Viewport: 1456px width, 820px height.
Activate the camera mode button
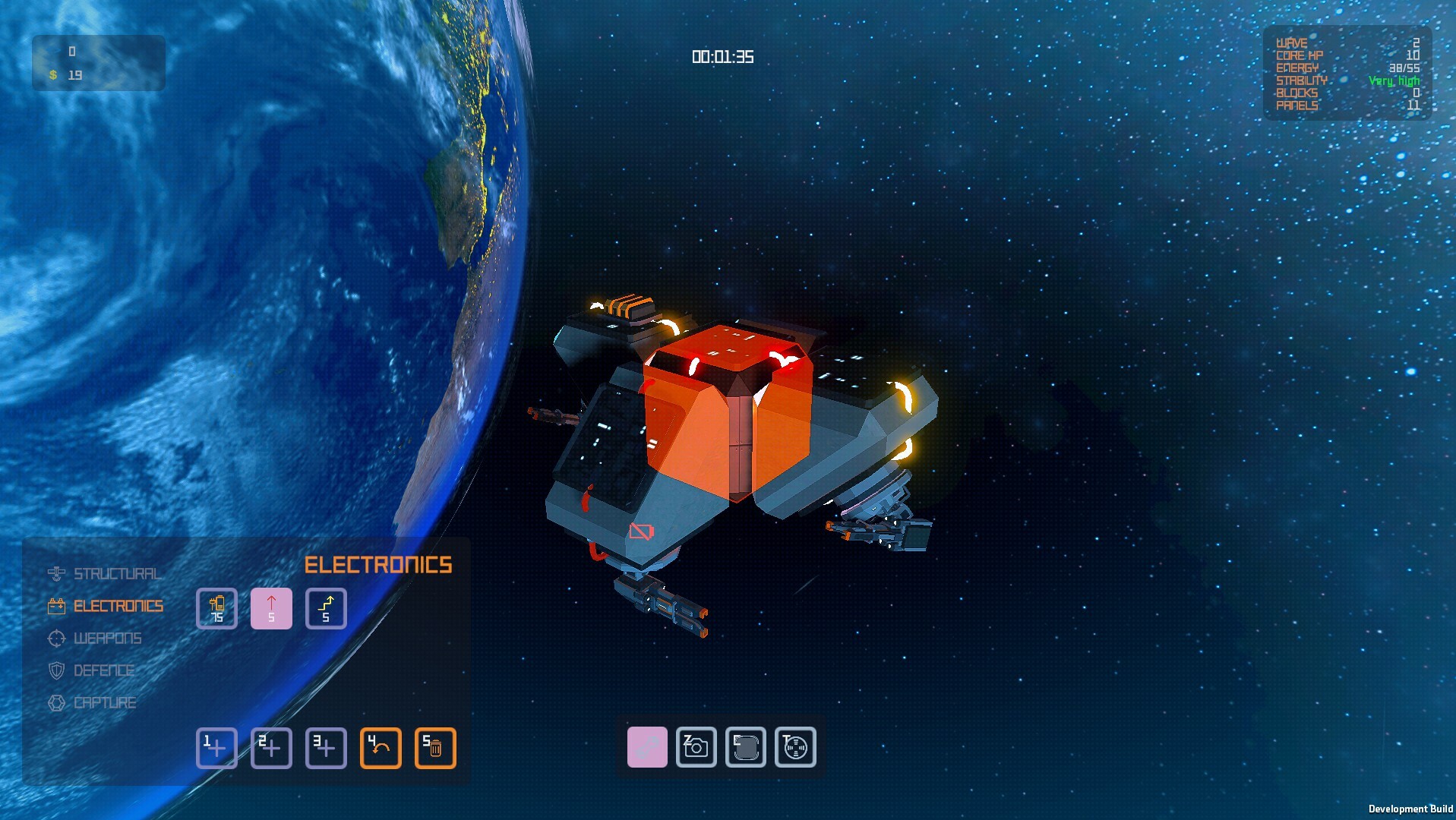(x=696, y=747)
